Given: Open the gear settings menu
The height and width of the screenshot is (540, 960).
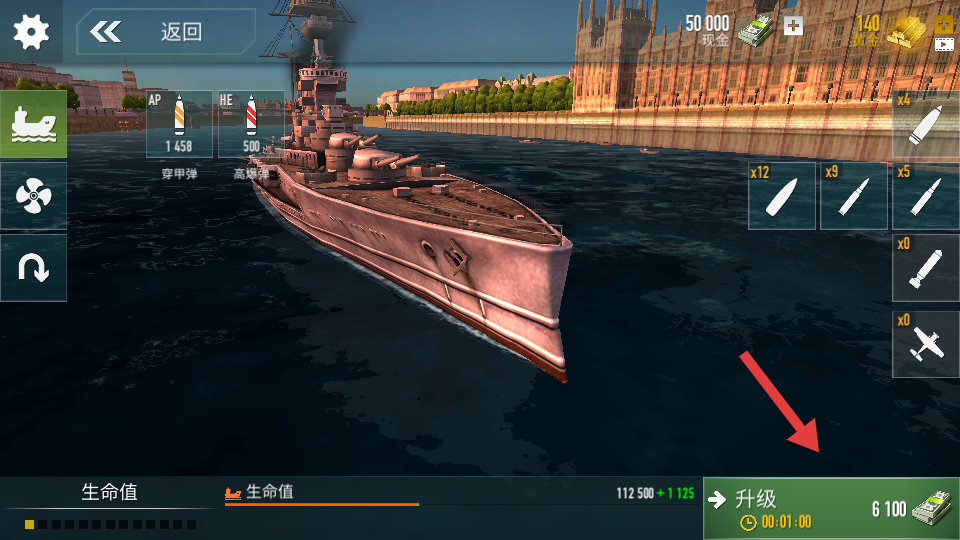Looking at the screenshot, I should [31, 32].
